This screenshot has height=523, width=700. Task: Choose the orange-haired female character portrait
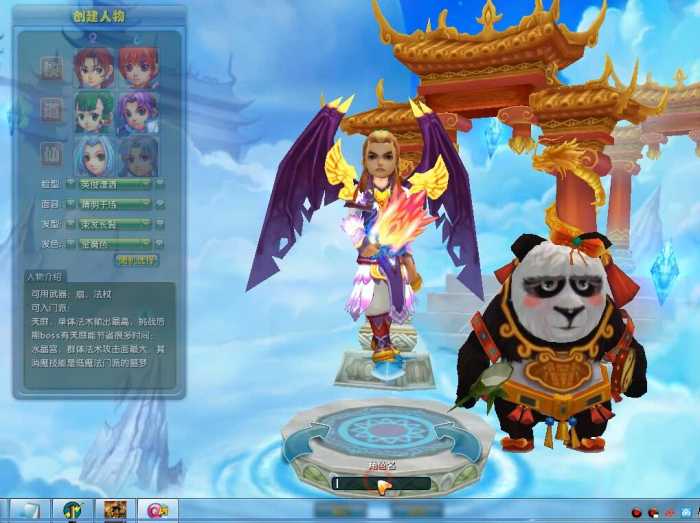click(138, 67)
